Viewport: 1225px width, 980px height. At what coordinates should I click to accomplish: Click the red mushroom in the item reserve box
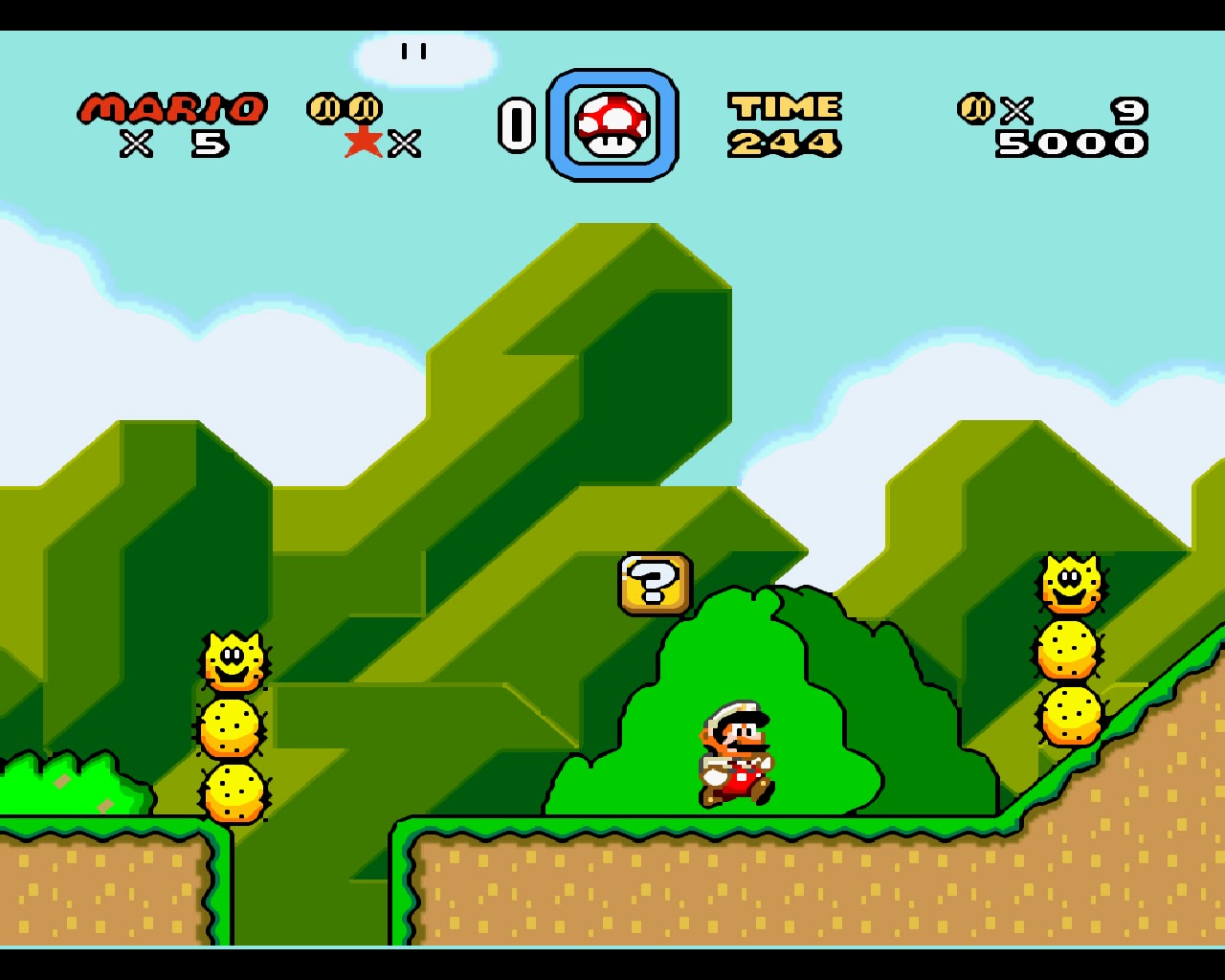tap(612, 125)
